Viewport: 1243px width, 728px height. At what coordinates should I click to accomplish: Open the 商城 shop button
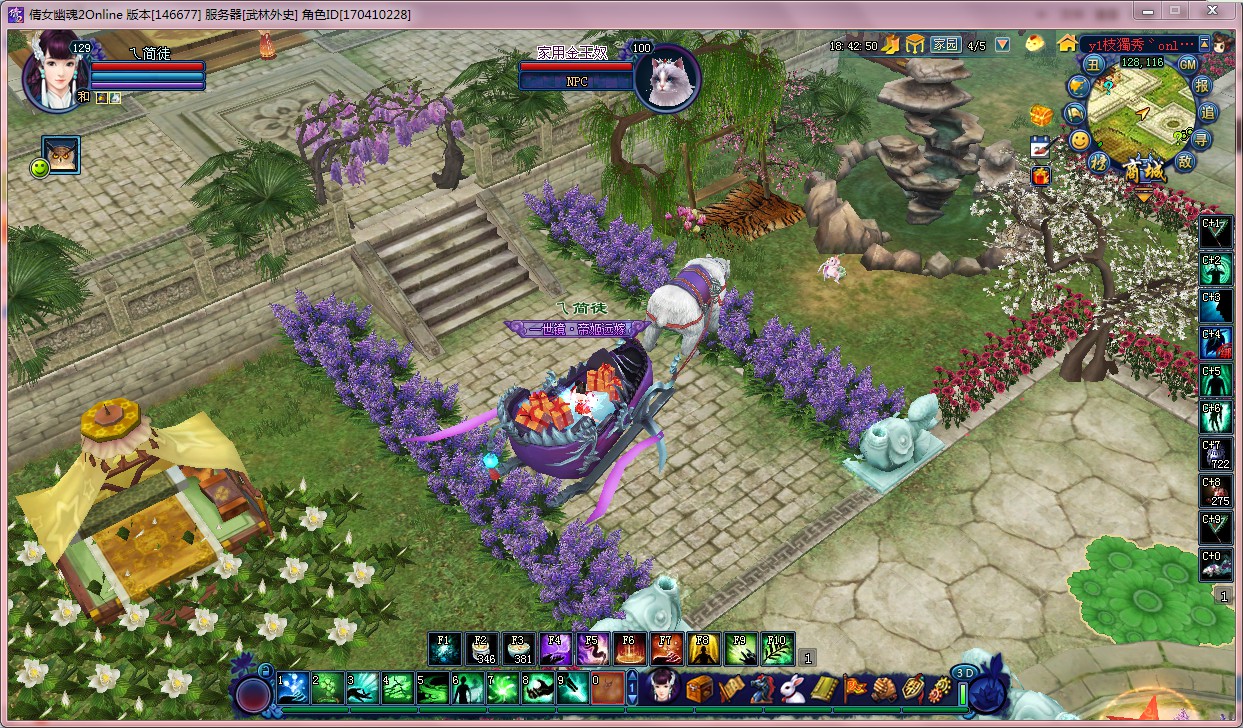1143,171
